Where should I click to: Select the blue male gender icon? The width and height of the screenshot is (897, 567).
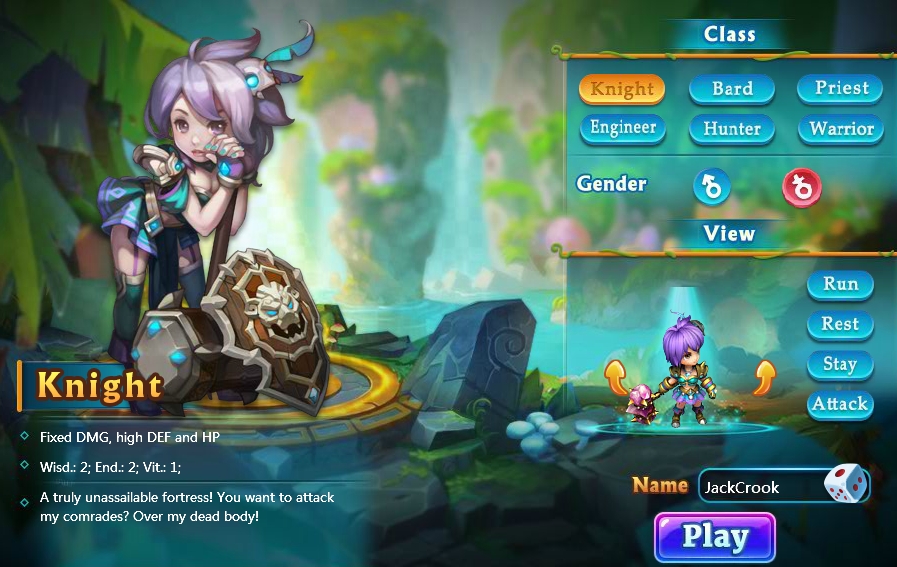click(x=712, y=186)
